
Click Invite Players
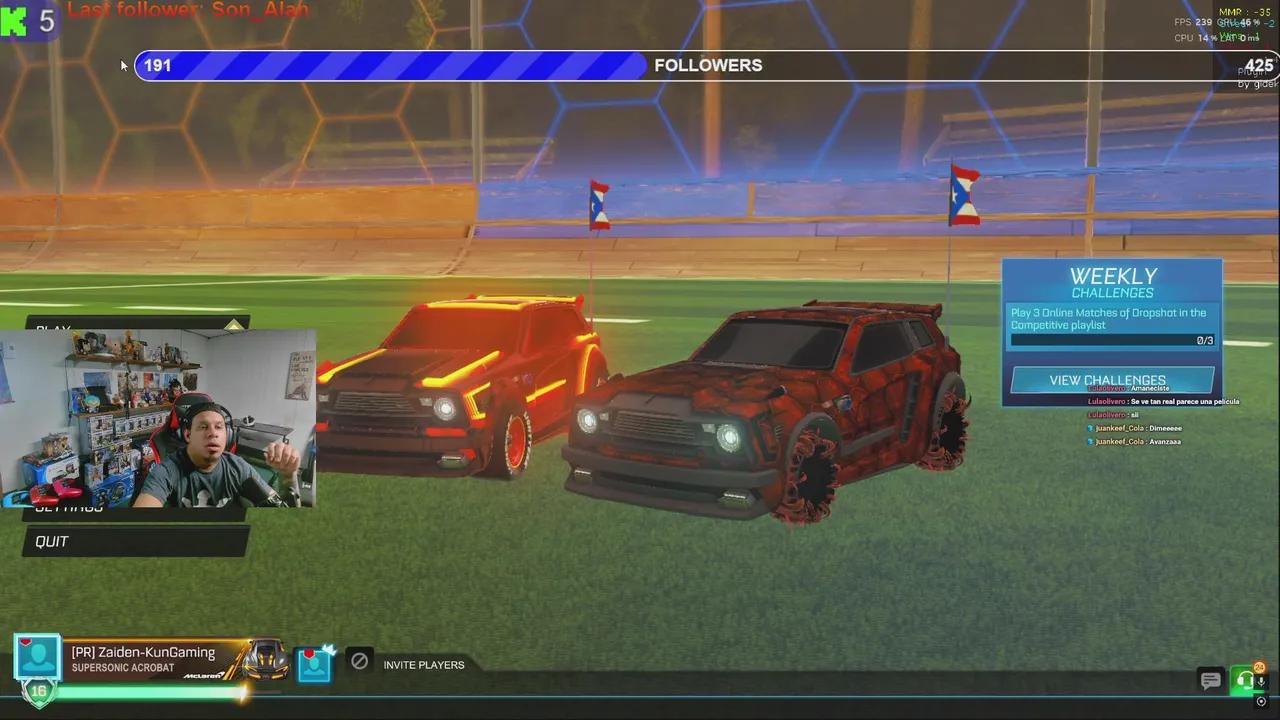click(424, 664)
